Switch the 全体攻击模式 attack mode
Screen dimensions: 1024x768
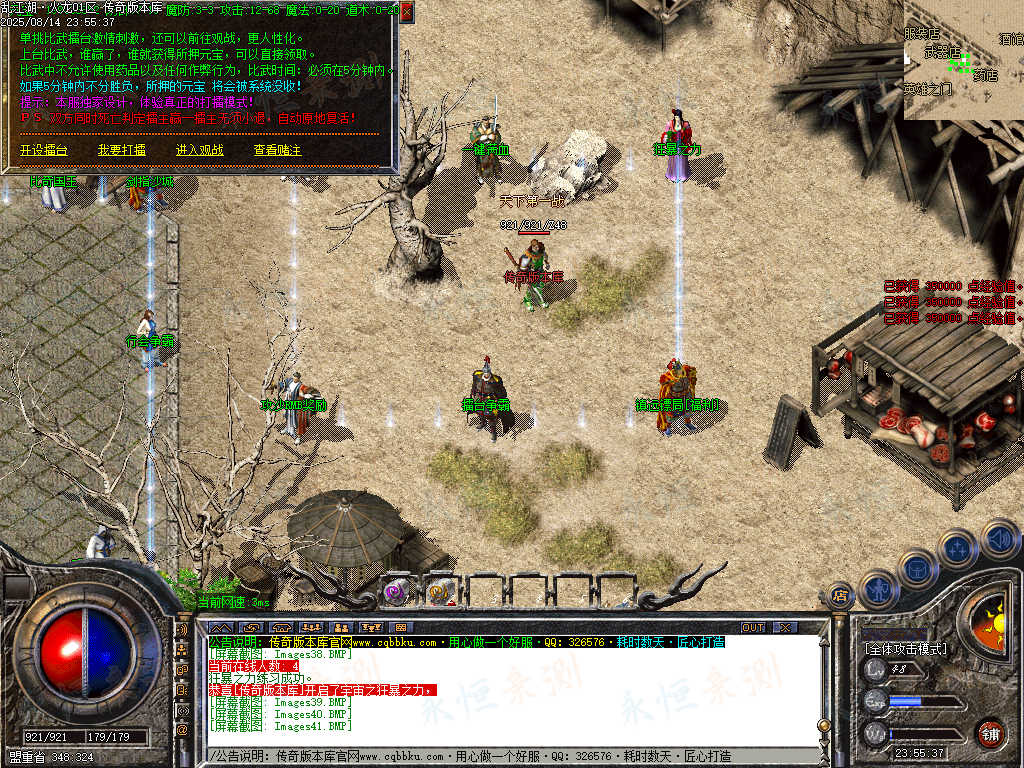tap(905, 649)
